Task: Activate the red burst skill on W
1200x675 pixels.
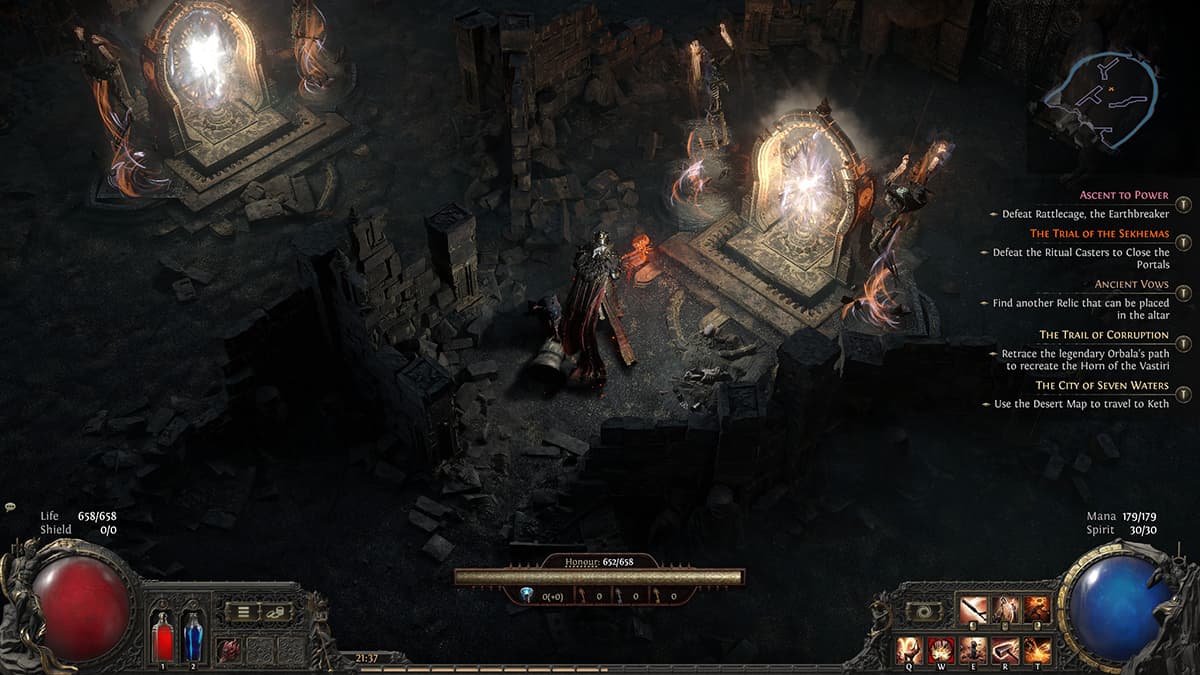Action: pos(941,650)
